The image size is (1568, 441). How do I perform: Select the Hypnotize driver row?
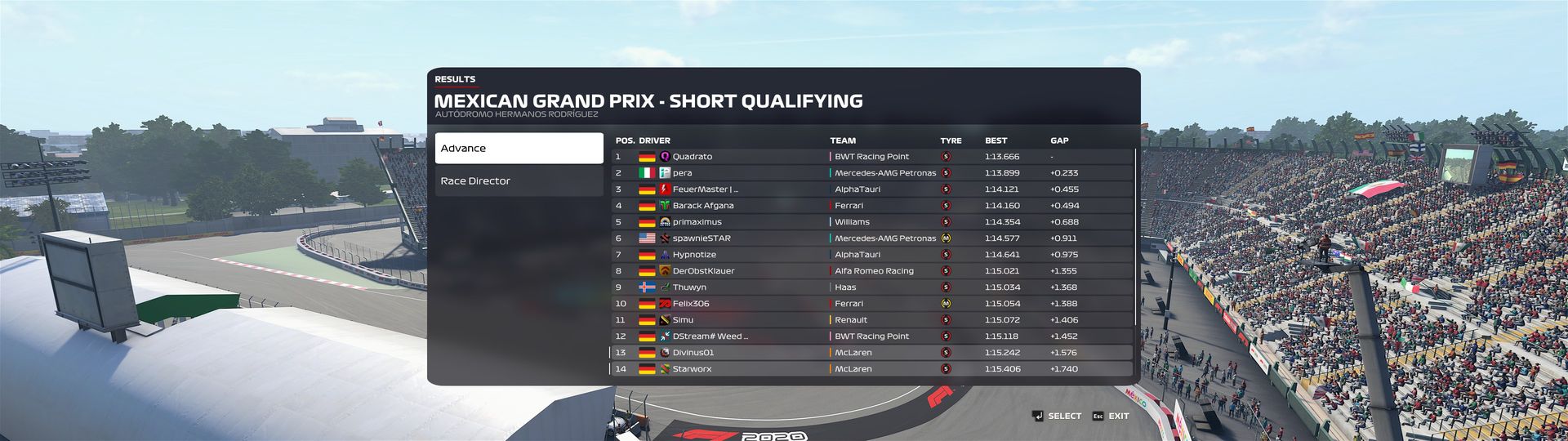click(x=871, y=255)
